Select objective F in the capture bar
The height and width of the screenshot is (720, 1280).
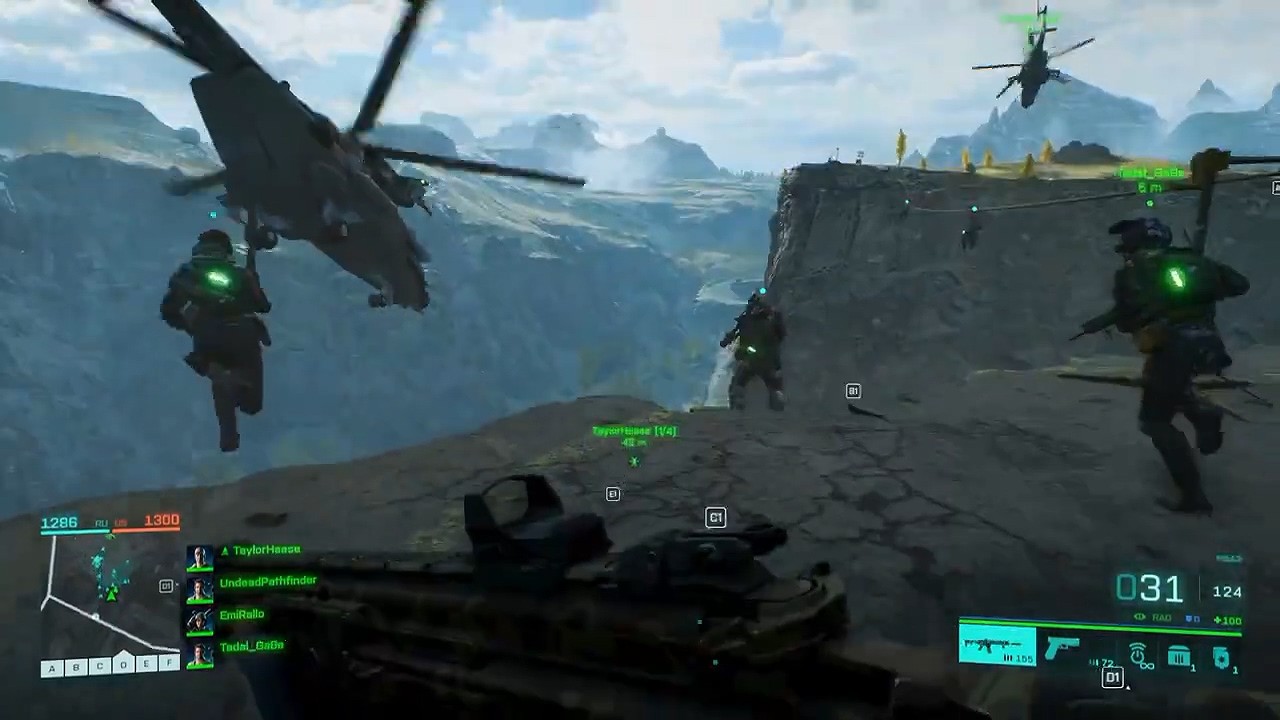(170, 663)
